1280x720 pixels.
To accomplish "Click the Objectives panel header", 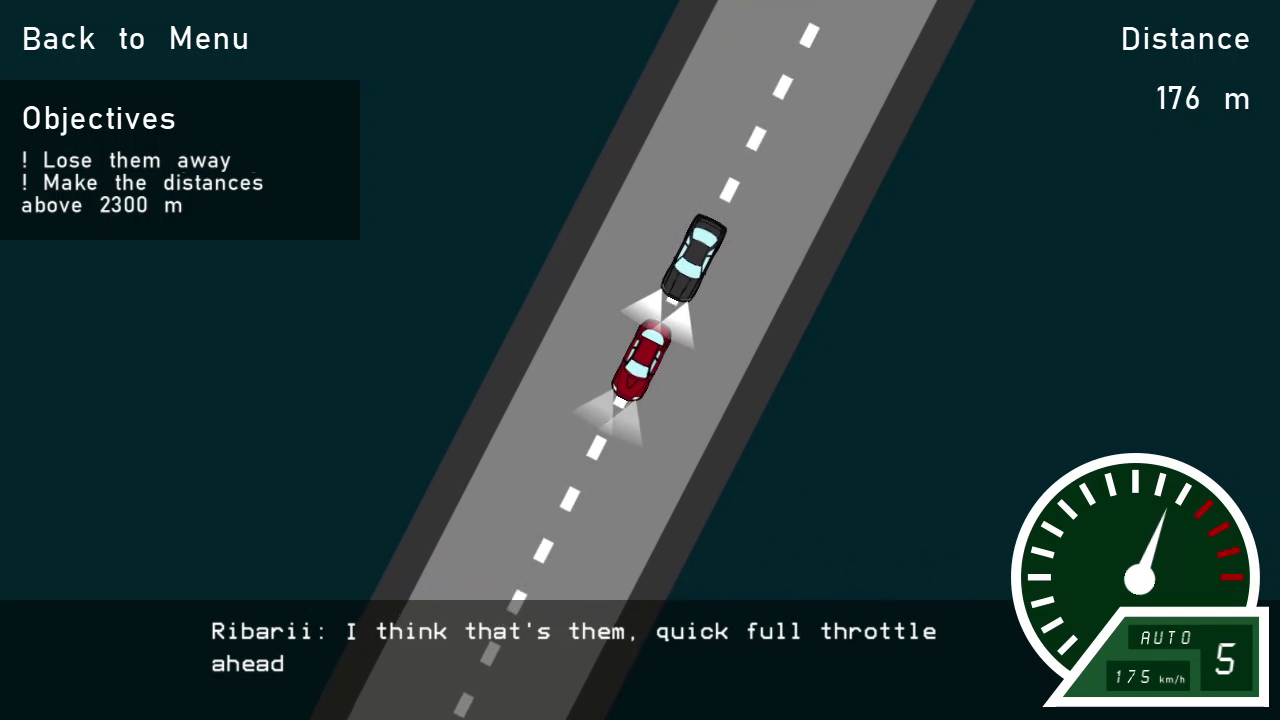I will 99,118.
